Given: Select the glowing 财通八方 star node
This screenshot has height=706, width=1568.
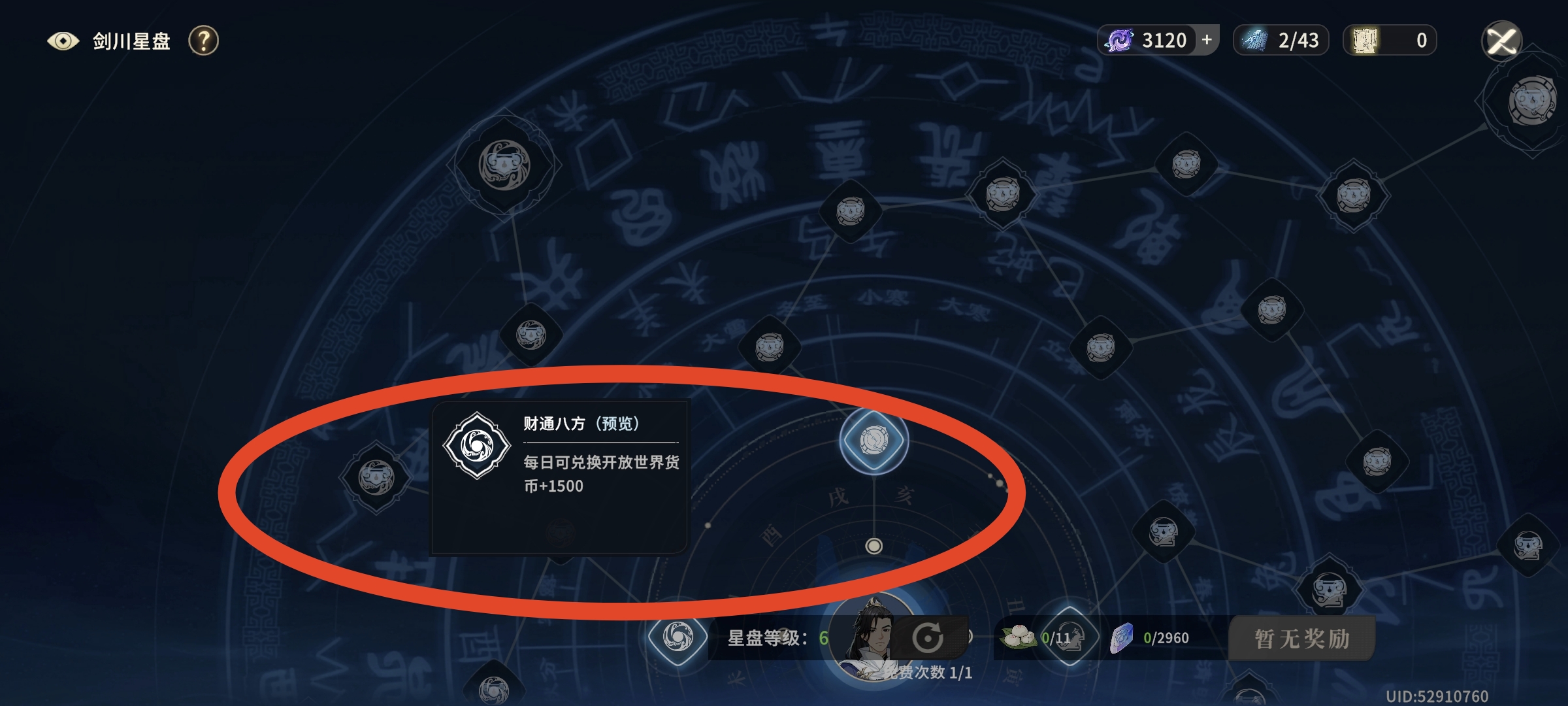Looking at the screenshot, I should click(x=874, y=441).
